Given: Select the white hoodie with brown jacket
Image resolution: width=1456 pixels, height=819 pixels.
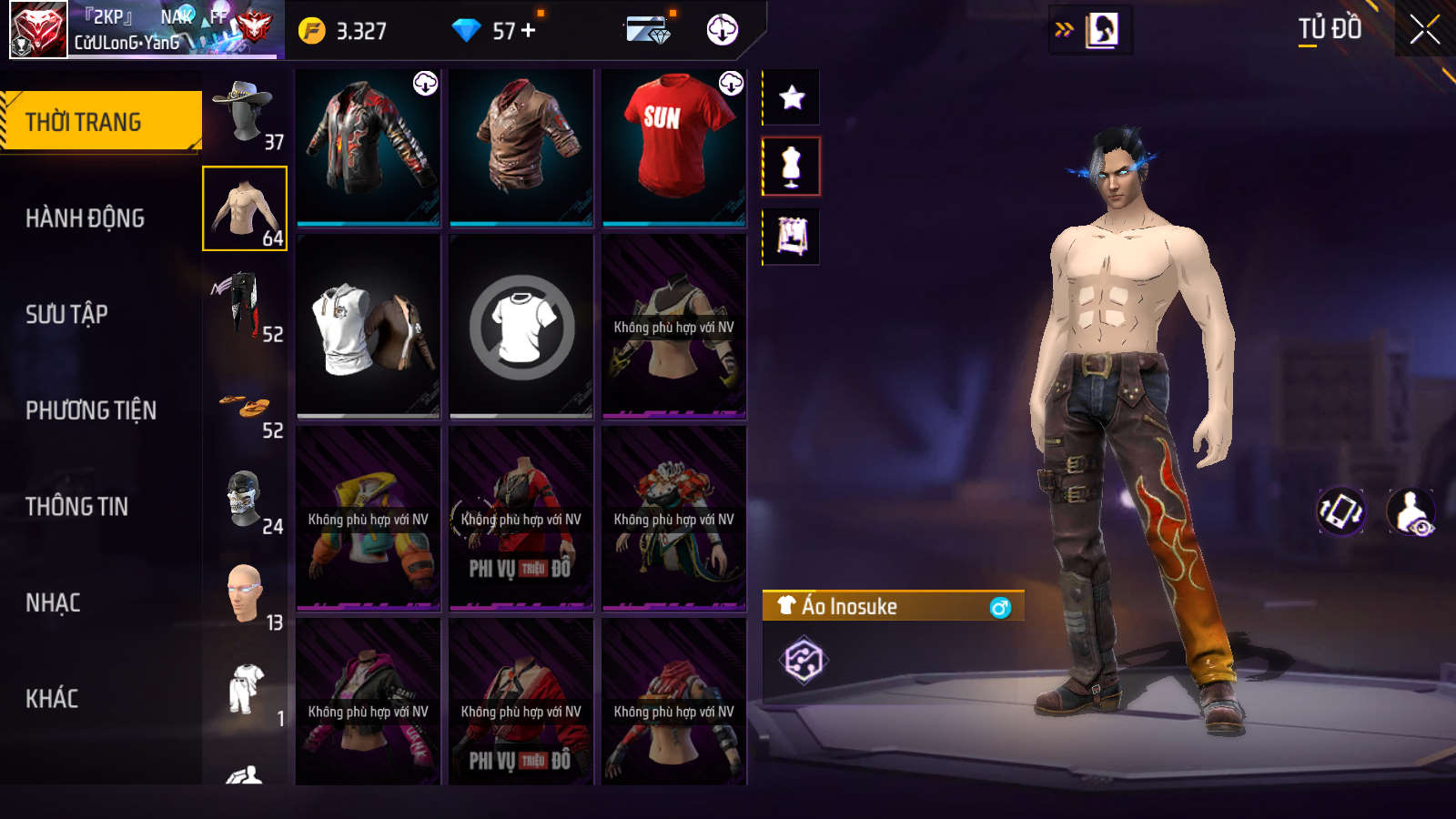Looking at the screenshot, I should coord(368,328).
